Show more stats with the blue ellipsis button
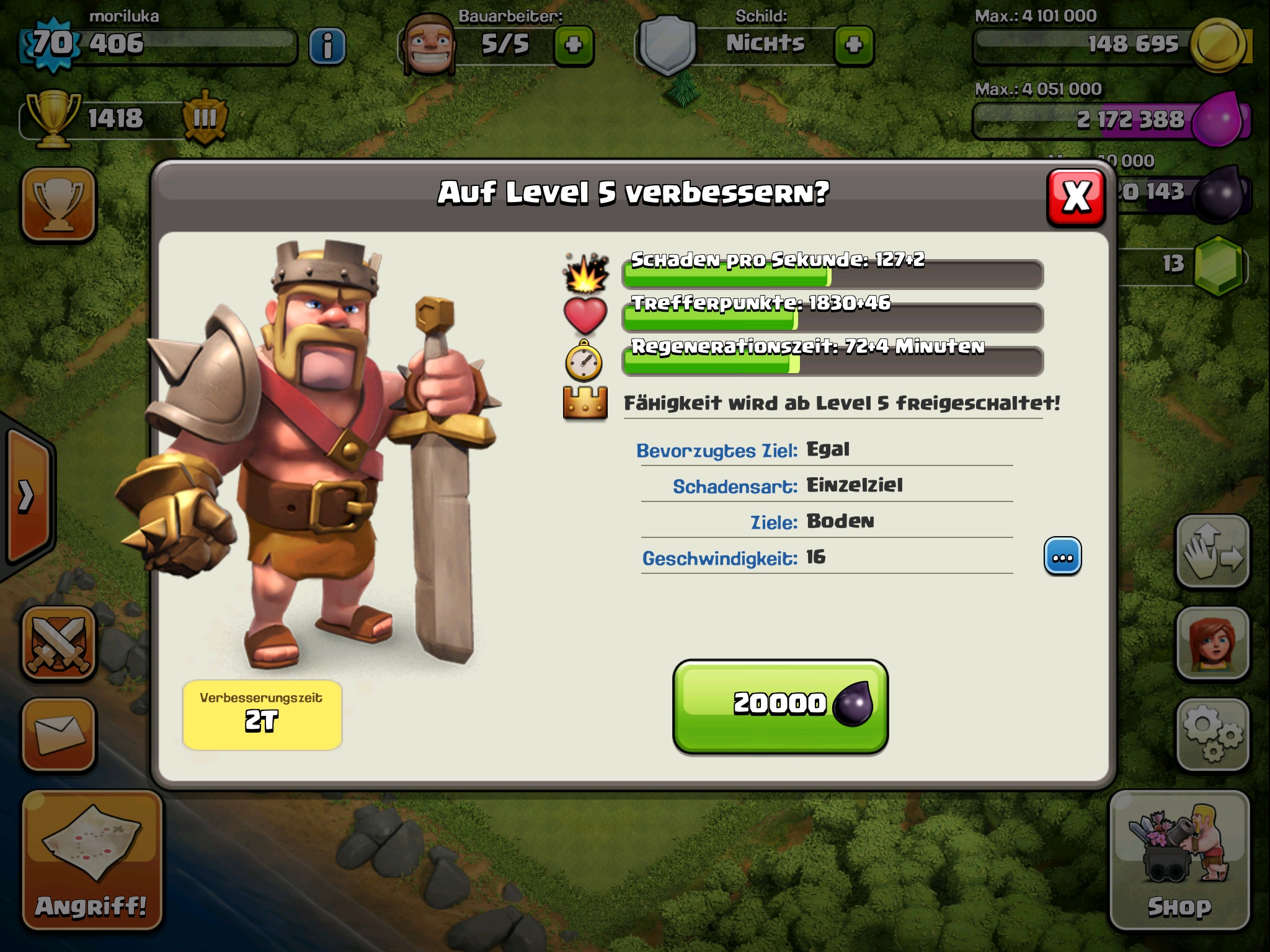The width and height of the screenshot is (1270, 952). coord(1062,557)
